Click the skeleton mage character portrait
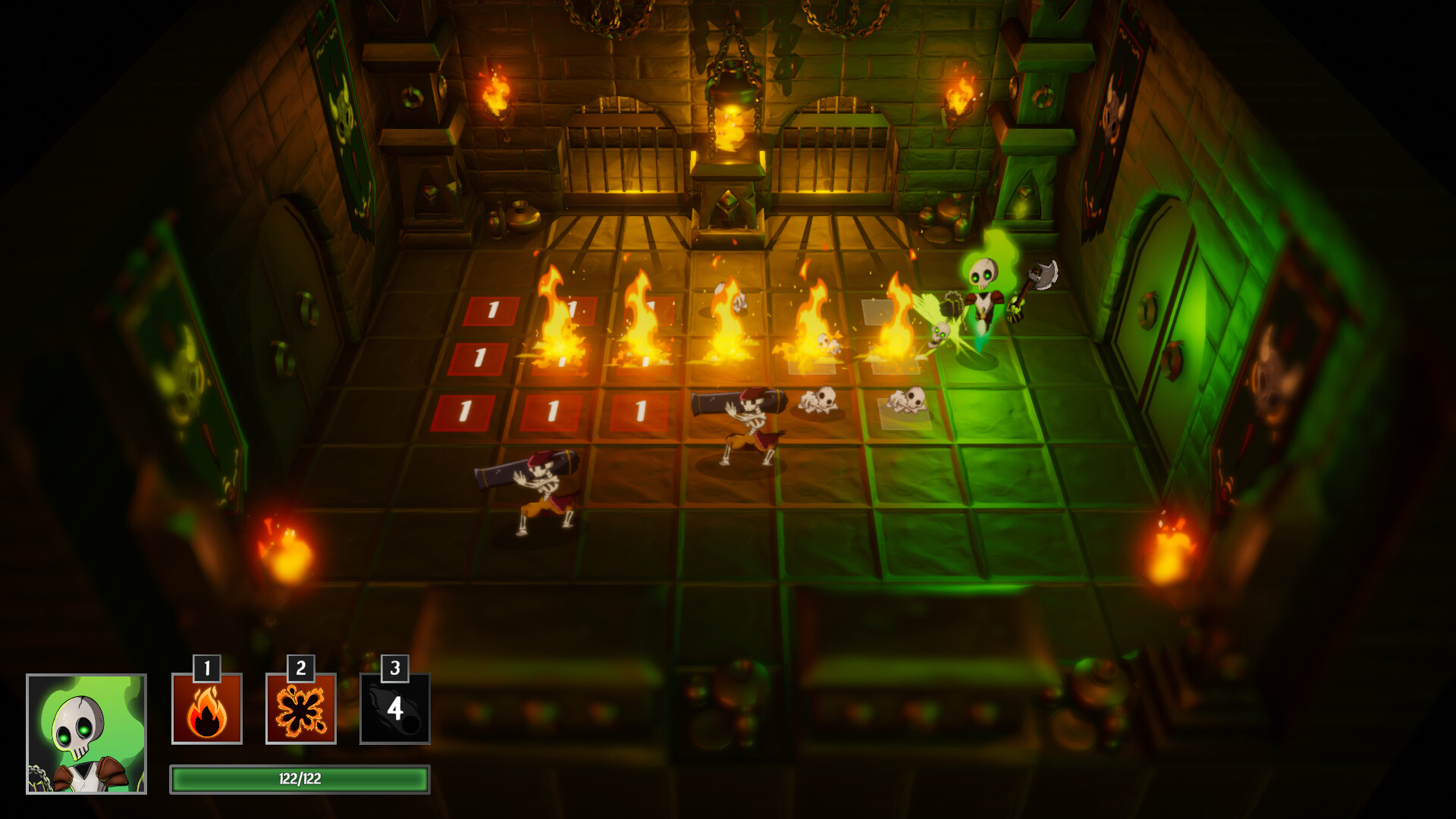 tap(86, 733)
